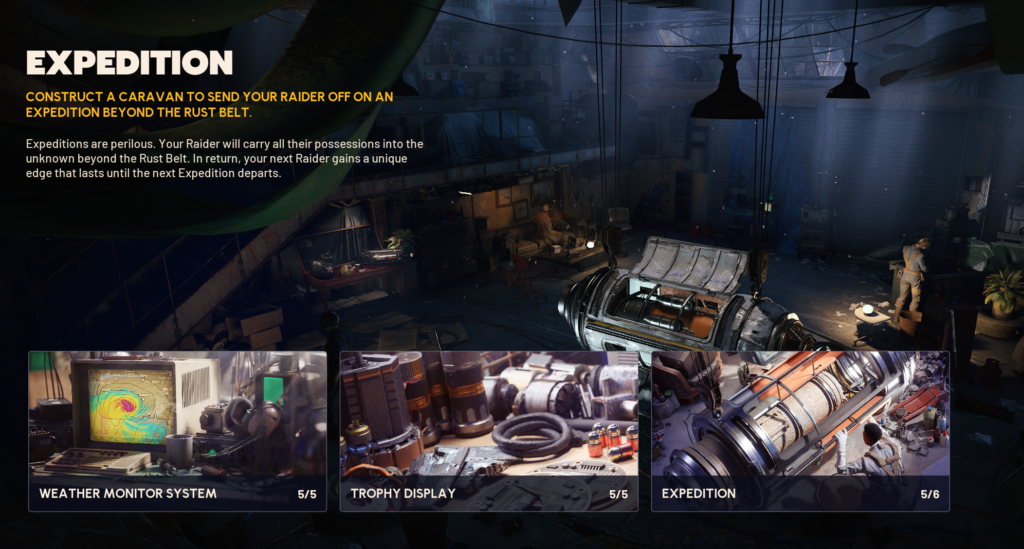Choose the Expedition caravan card
Viewport: 1024px width, 549px height.
click(800, 431)
